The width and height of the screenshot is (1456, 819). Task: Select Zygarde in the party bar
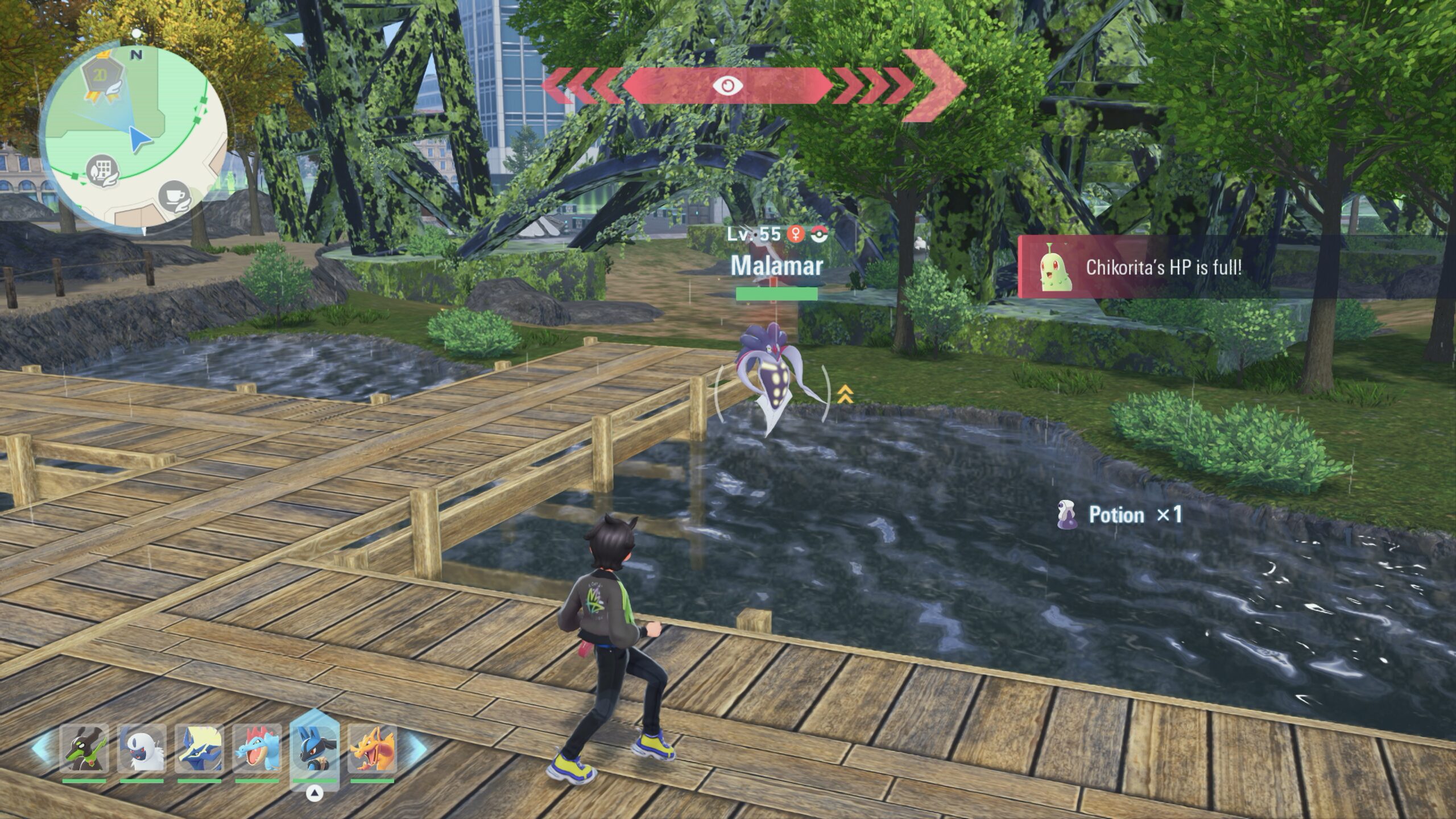pyautogui.click(x=84, y=748)
